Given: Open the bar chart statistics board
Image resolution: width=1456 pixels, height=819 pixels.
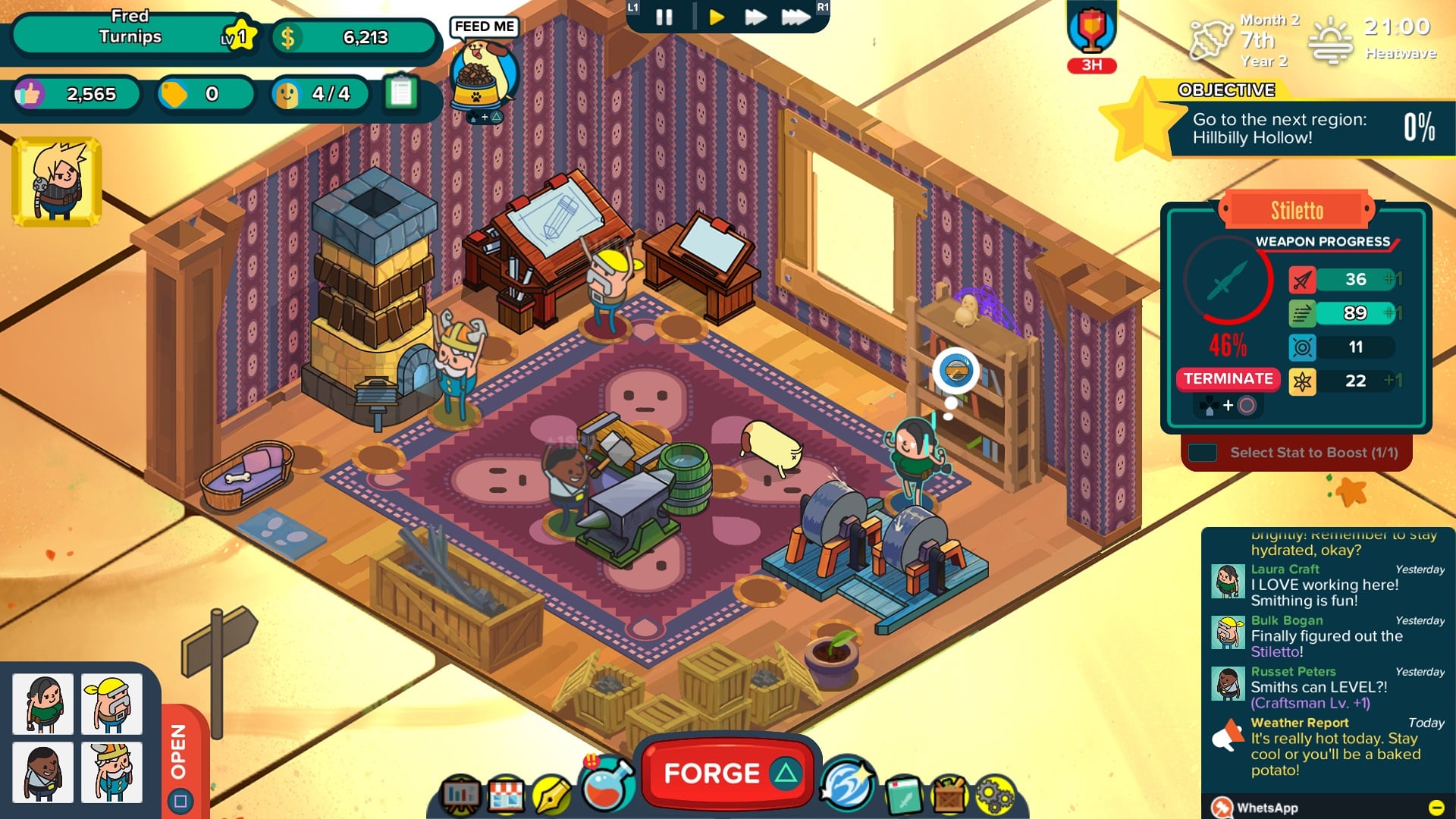Looking at the screenshot, I should point(461,795).
